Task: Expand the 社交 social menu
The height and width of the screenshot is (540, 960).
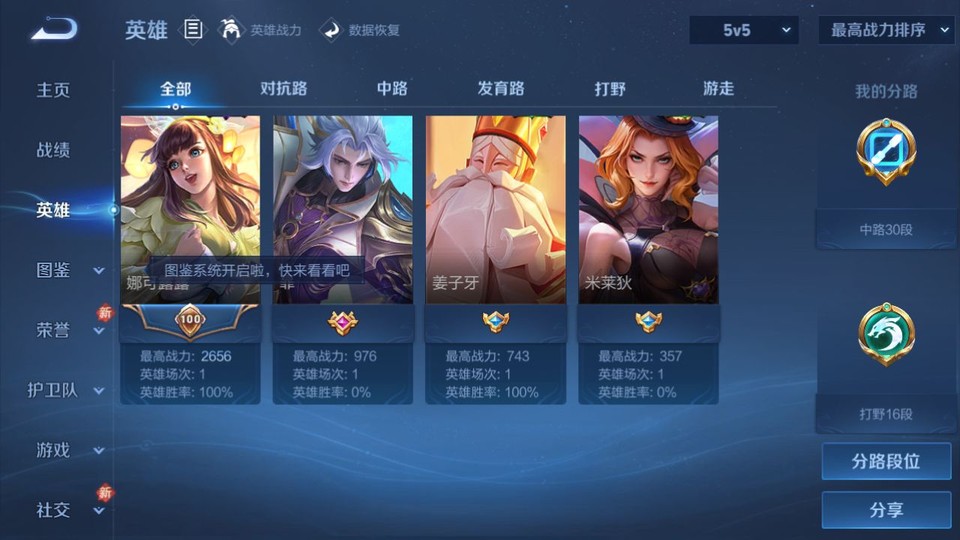Action: coord(66,510)
